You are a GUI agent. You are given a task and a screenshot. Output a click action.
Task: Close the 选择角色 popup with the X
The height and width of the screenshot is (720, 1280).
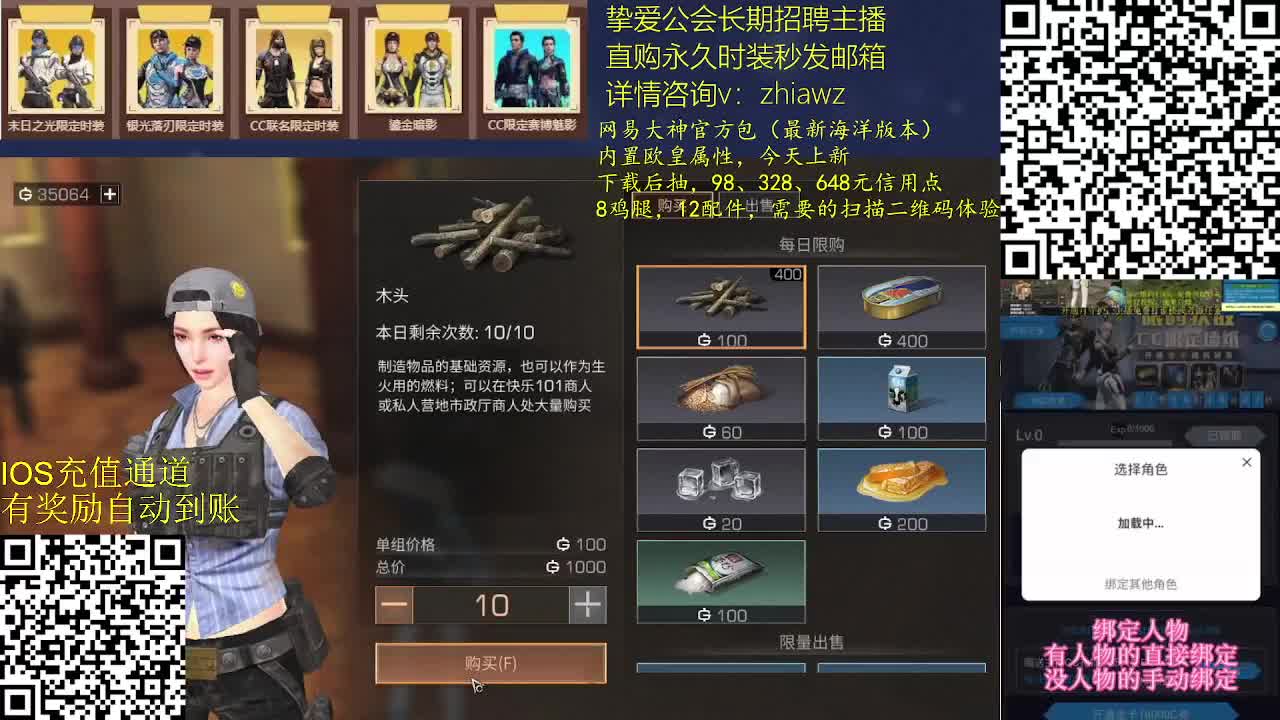click(x=1245, y=462)
